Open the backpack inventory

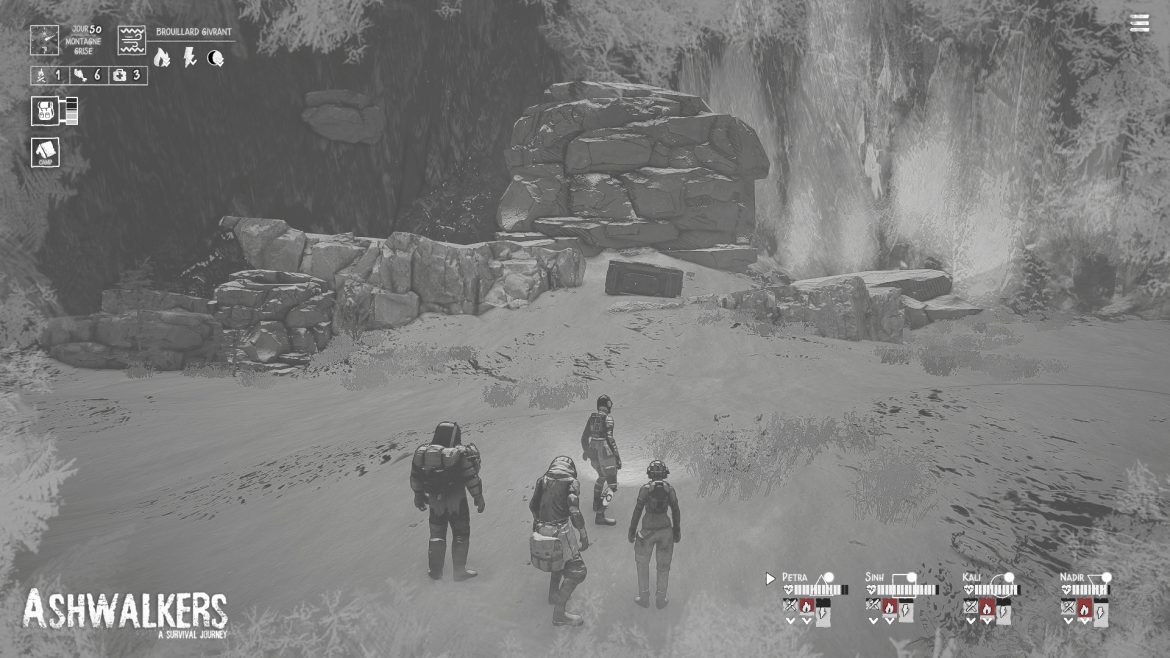pyautogui.click(x=47, y=111)
